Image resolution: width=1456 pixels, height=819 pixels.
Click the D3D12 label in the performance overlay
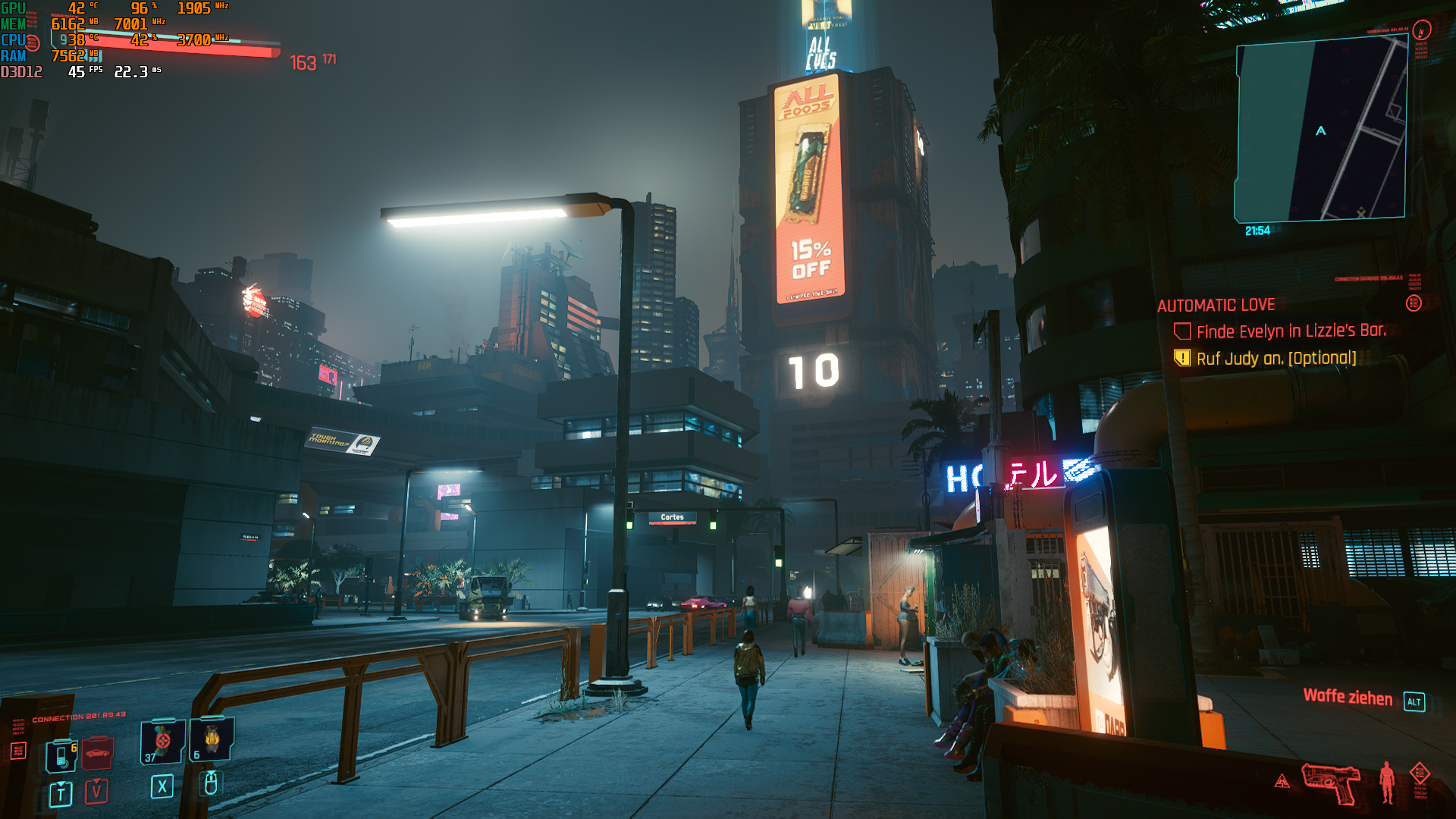point(21,73)
